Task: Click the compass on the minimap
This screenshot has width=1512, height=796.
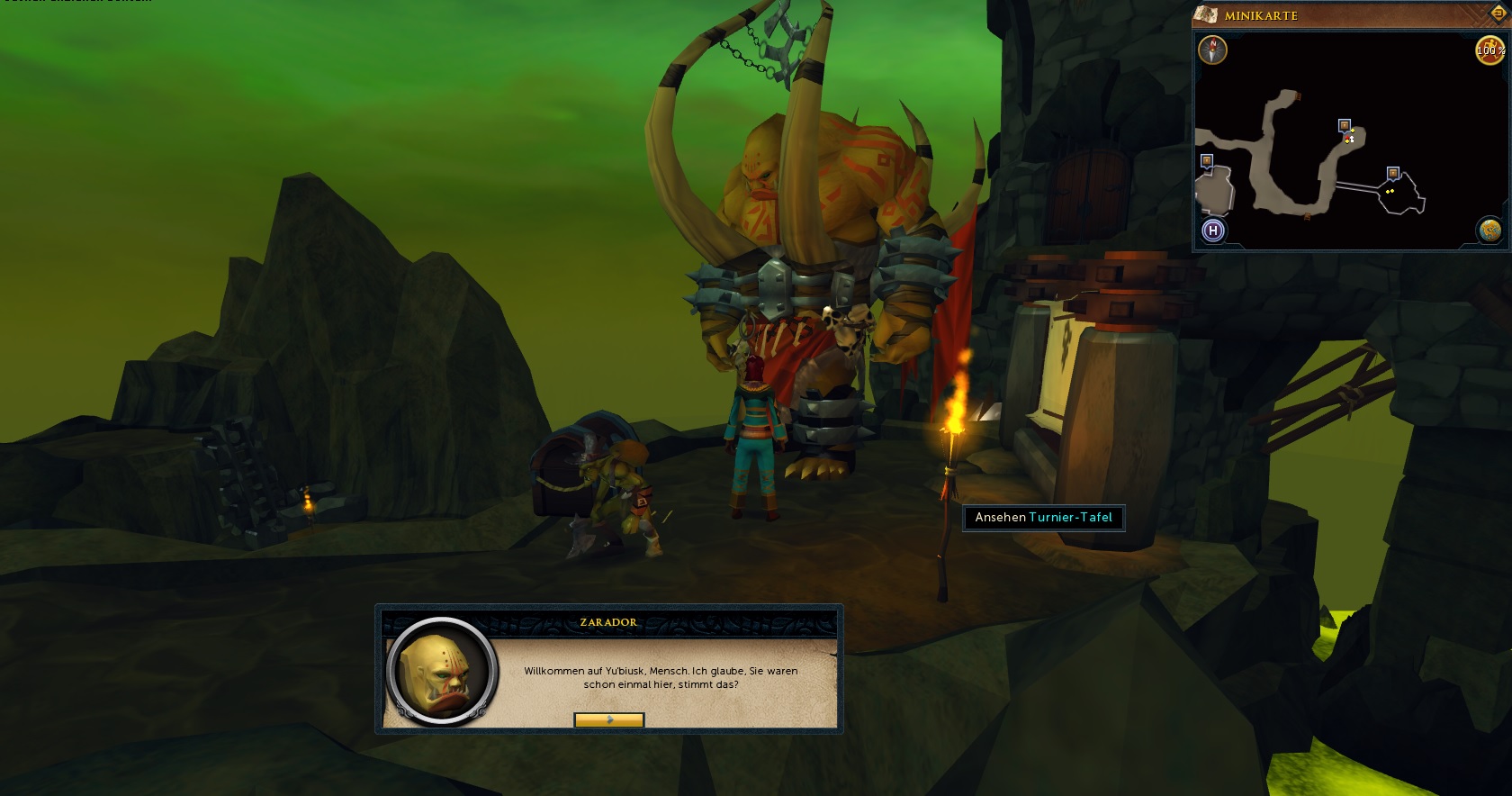Action: pyautogui.click(x=1212, y=50)
